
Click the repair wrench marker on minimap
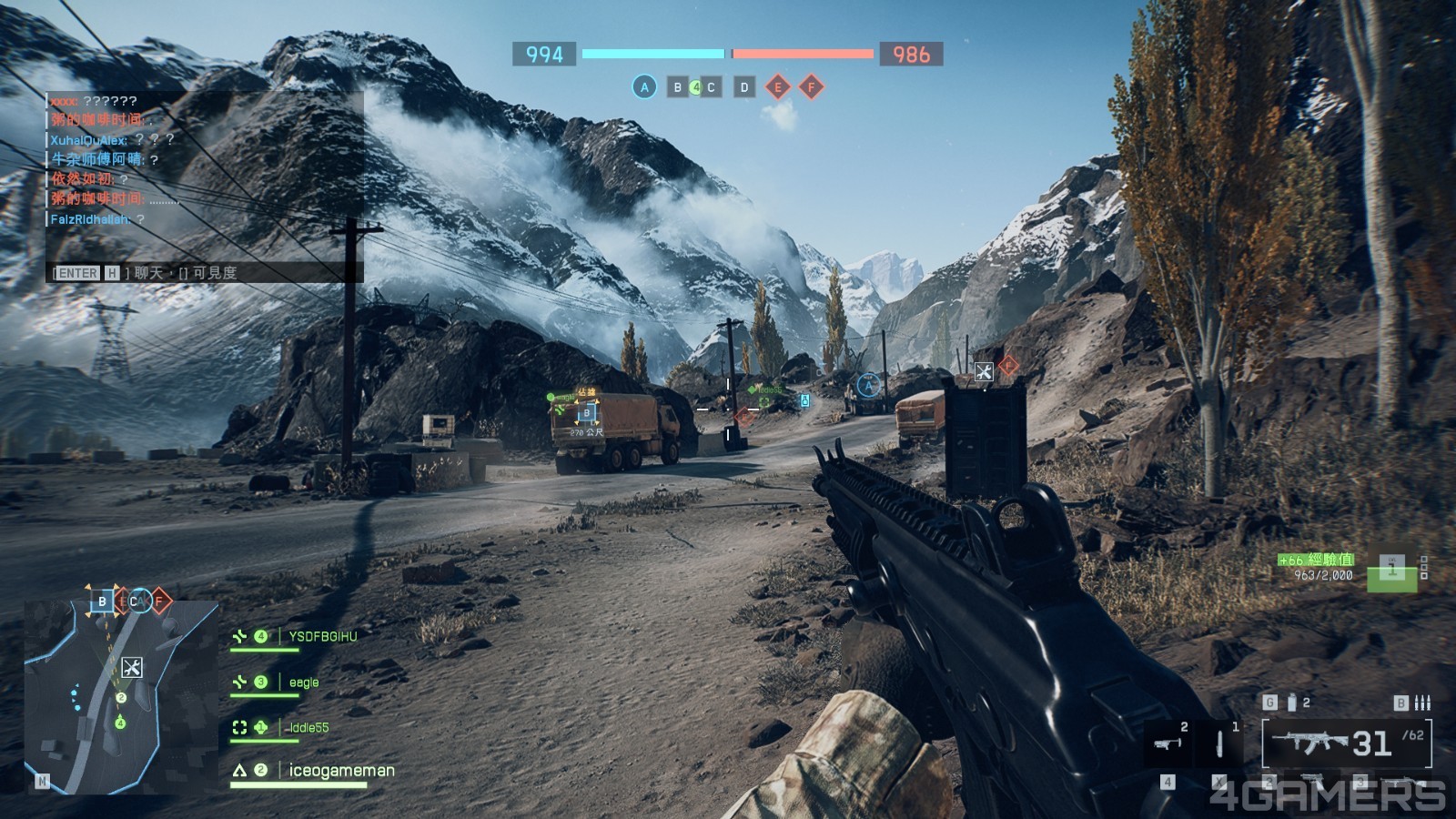(x=131, y=668)
